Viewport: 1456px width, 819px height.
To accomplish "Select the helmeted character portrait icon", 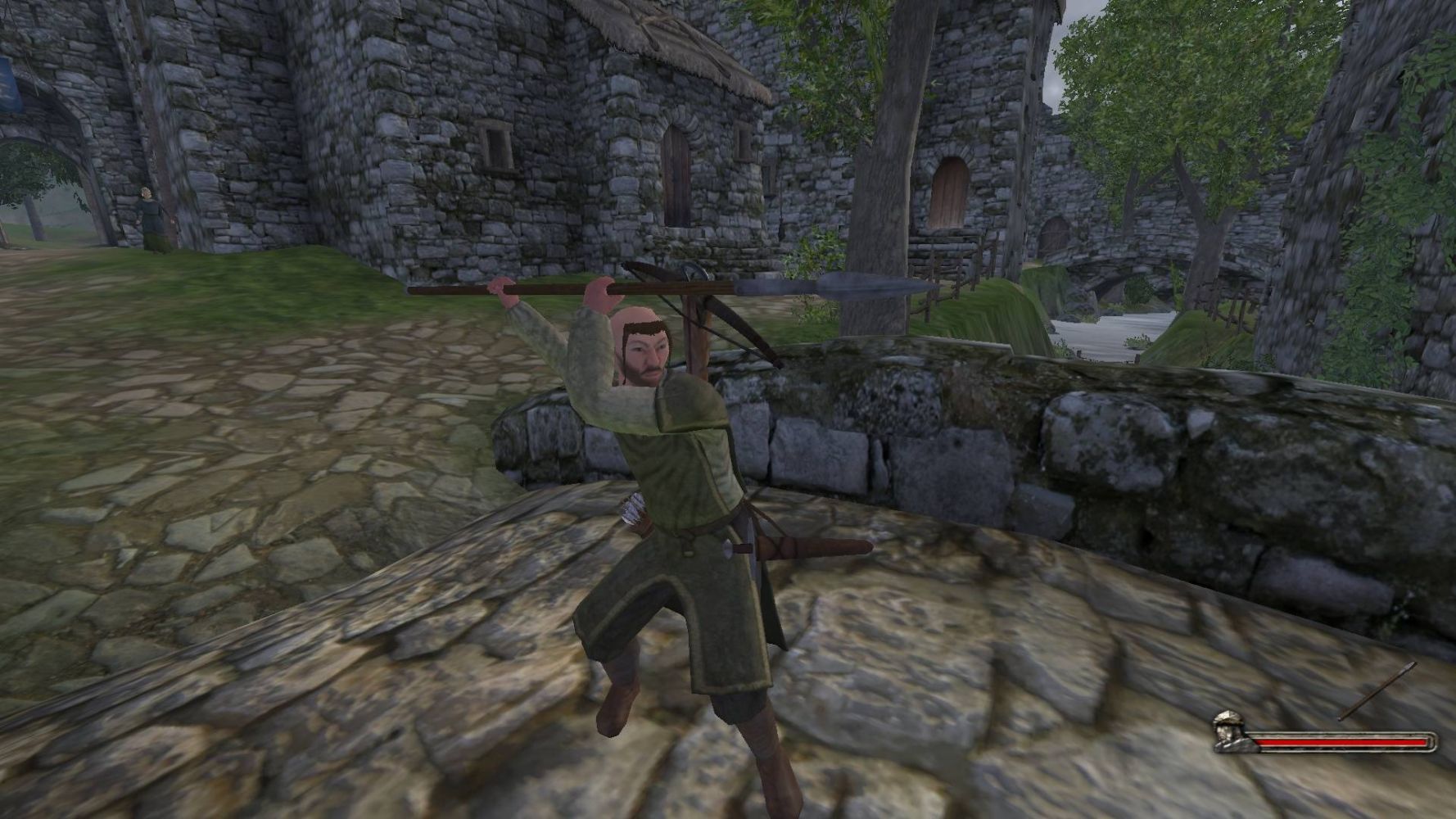I will [1229, 731].
